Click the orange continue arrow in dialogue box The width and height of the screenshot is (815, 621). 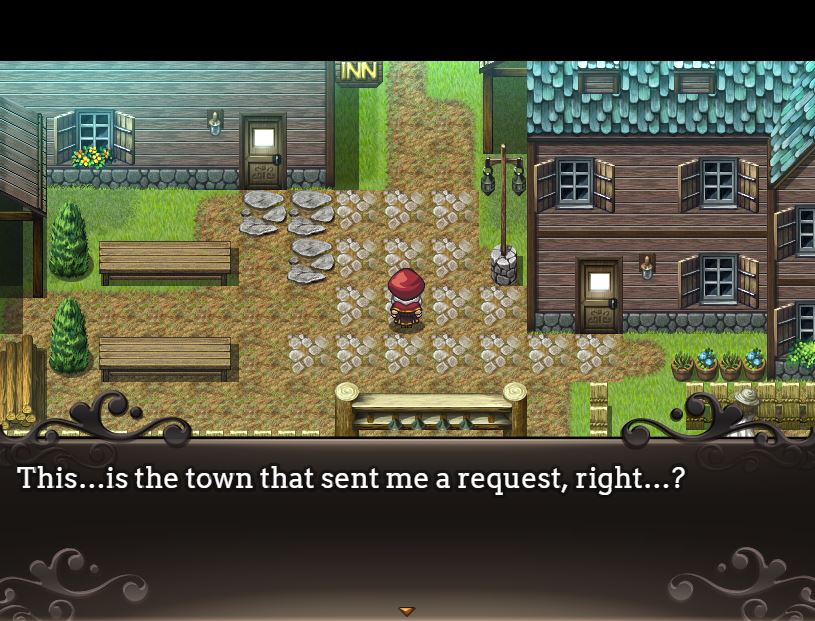tap(406, 610)
